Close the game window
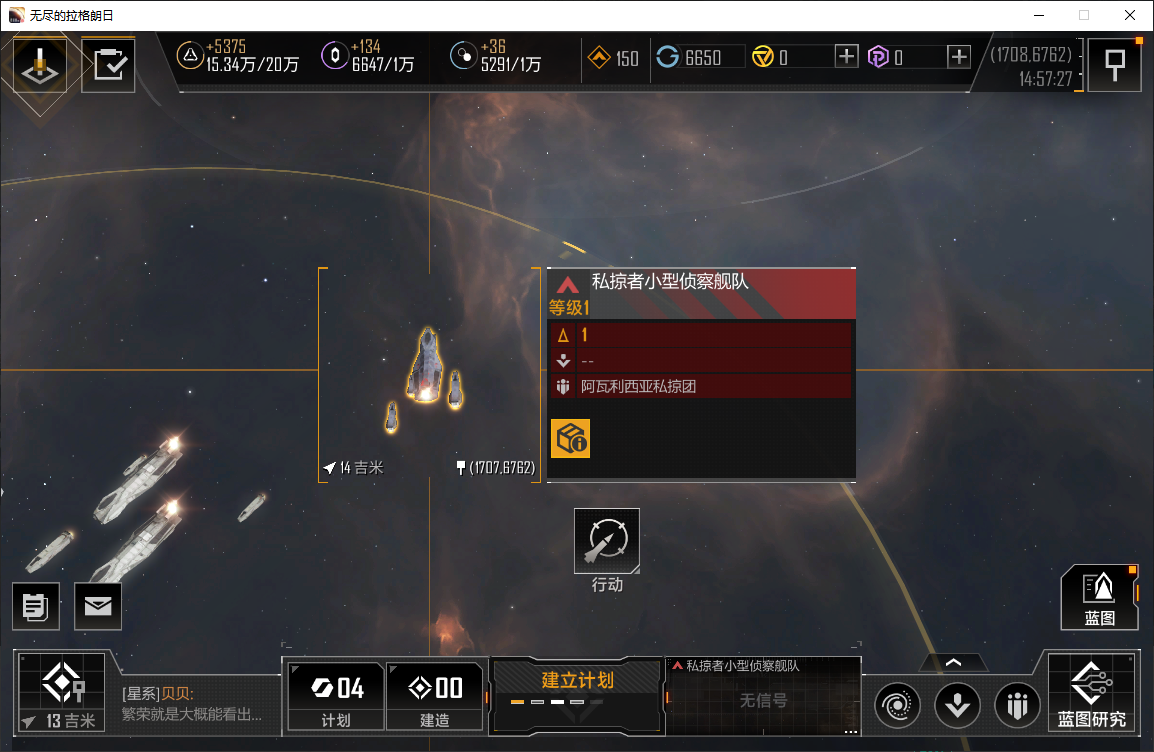 click(1130, 15)
